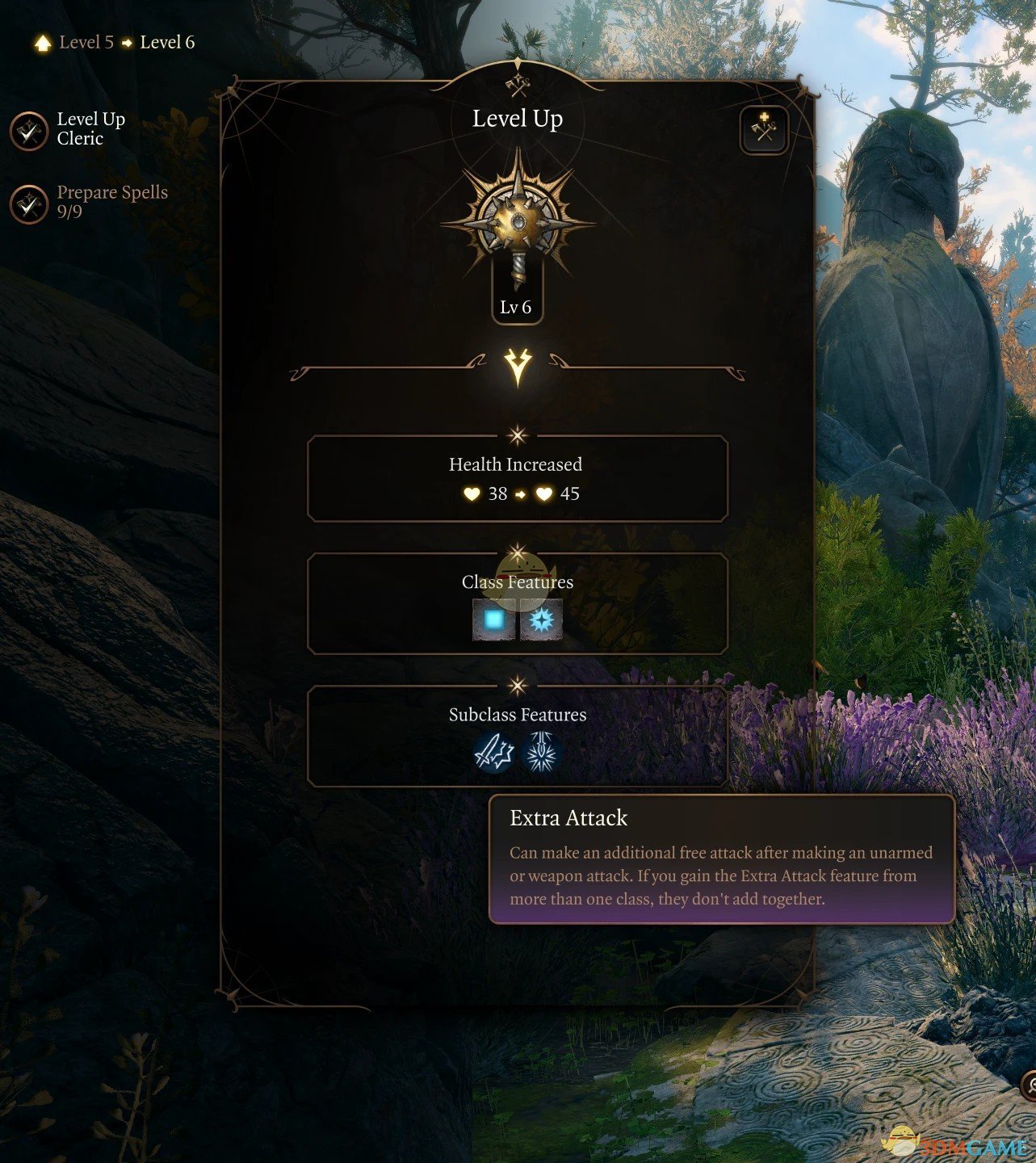Collapse the Health Increased panel
The height and width of the screenshot is (1163, 1036).
tap(516, 464)
